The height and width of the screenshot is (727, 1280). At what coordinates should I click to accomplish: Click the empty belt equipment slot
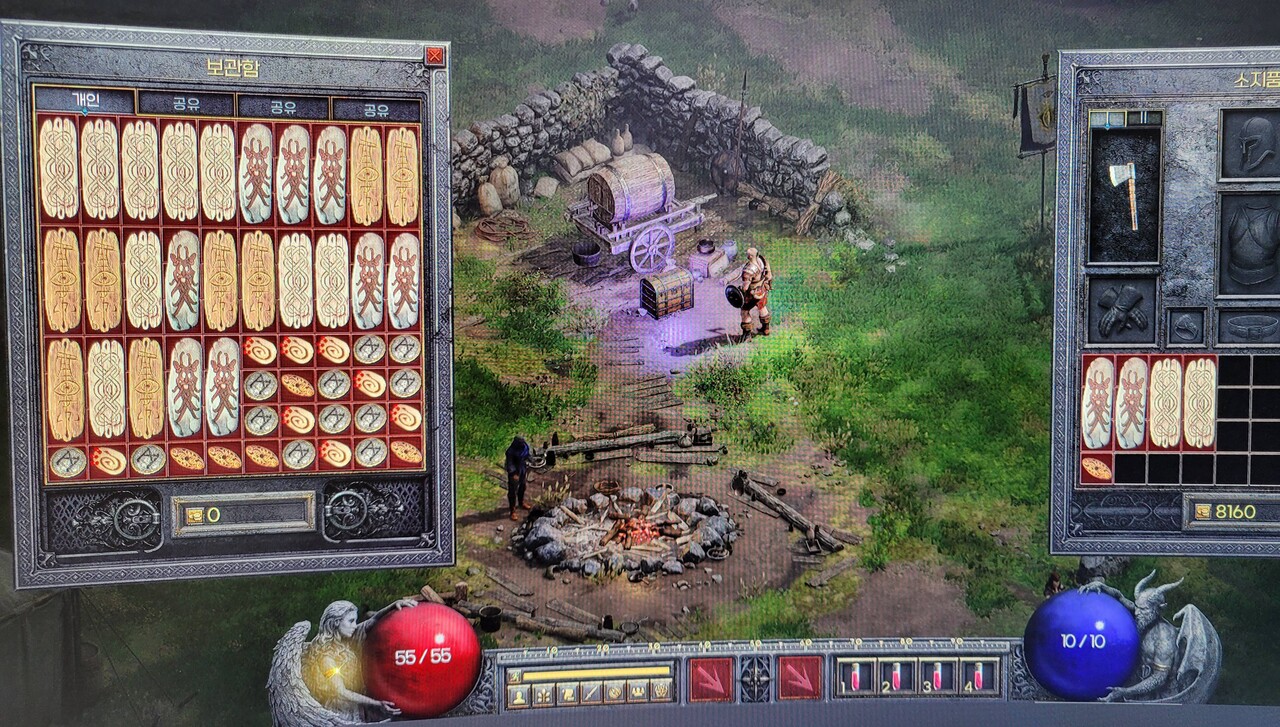click(1250, 327)
